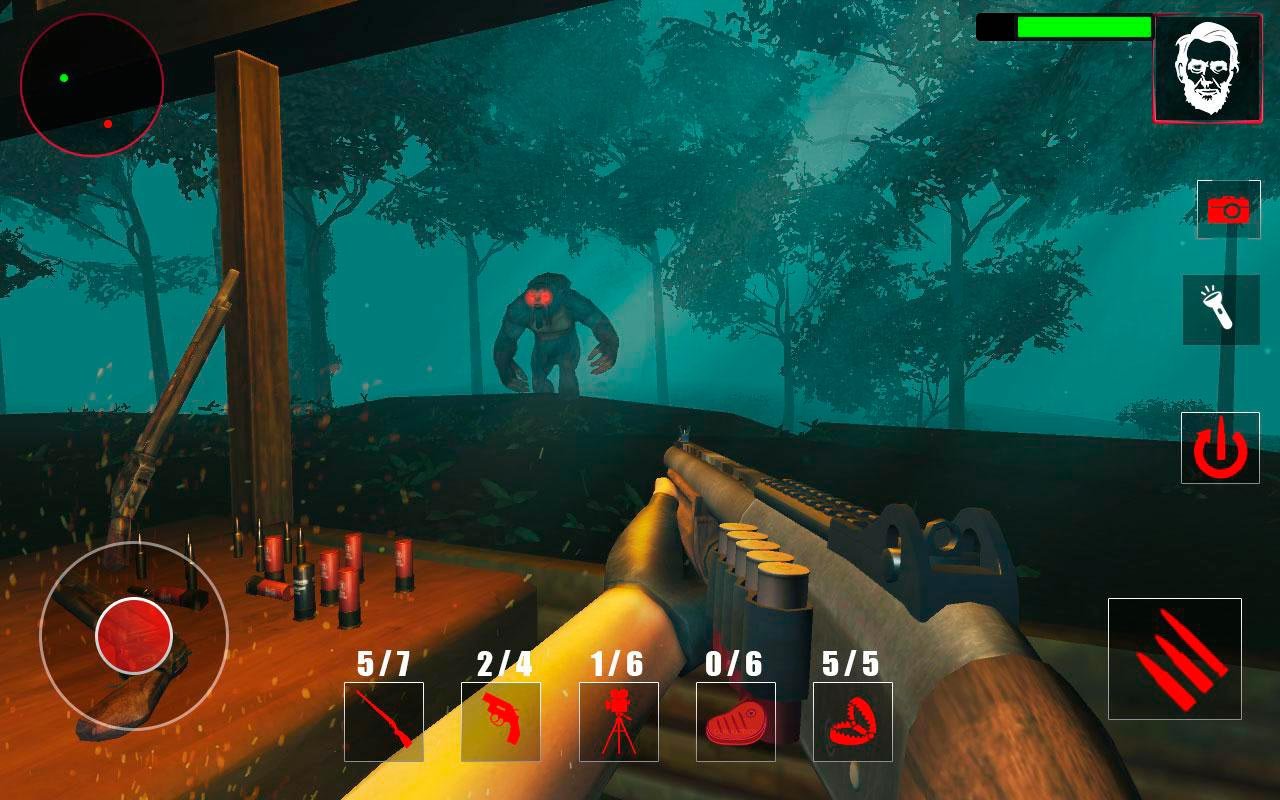The width and height of the screenshot is (1280, 800).
Task: Tap the bullets fire button
Action: click(1175, 659)
